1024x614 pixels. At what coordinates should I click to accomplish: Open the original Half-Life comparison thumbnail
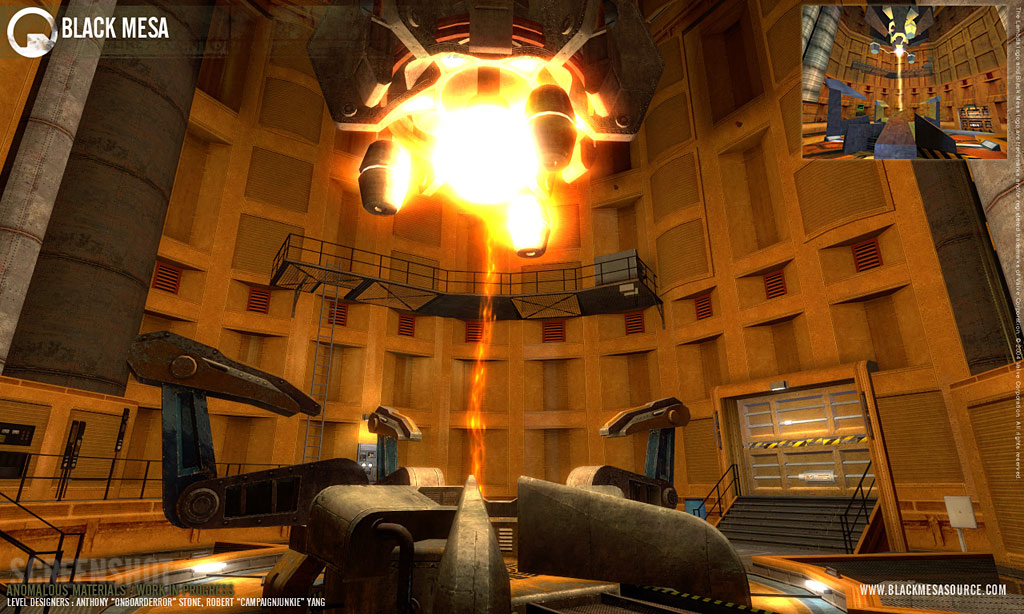point(902,82)
